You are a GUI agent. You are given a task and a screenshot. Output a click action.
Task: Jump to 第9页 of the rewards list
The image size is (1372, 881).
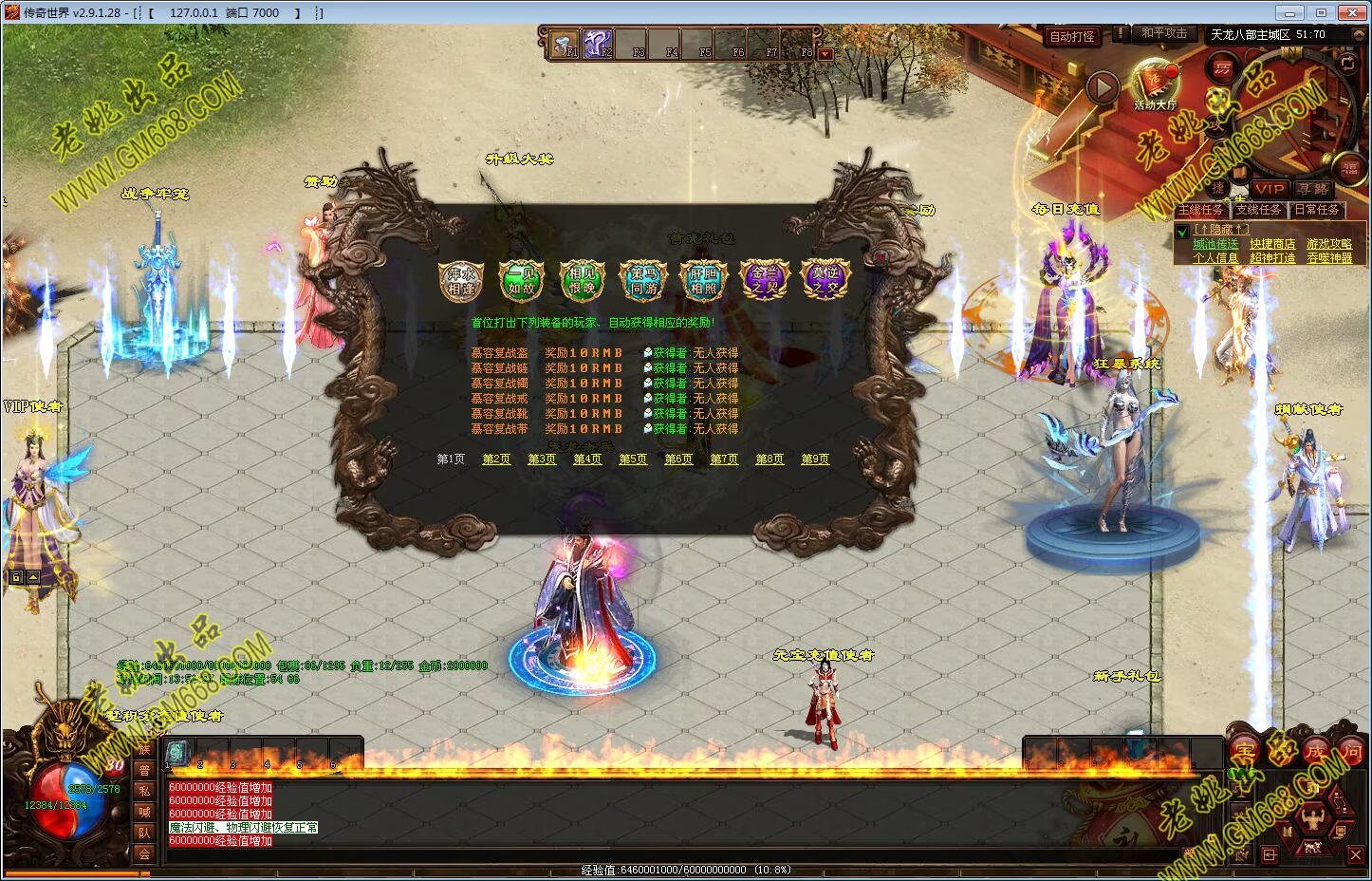tap(815, 459)
